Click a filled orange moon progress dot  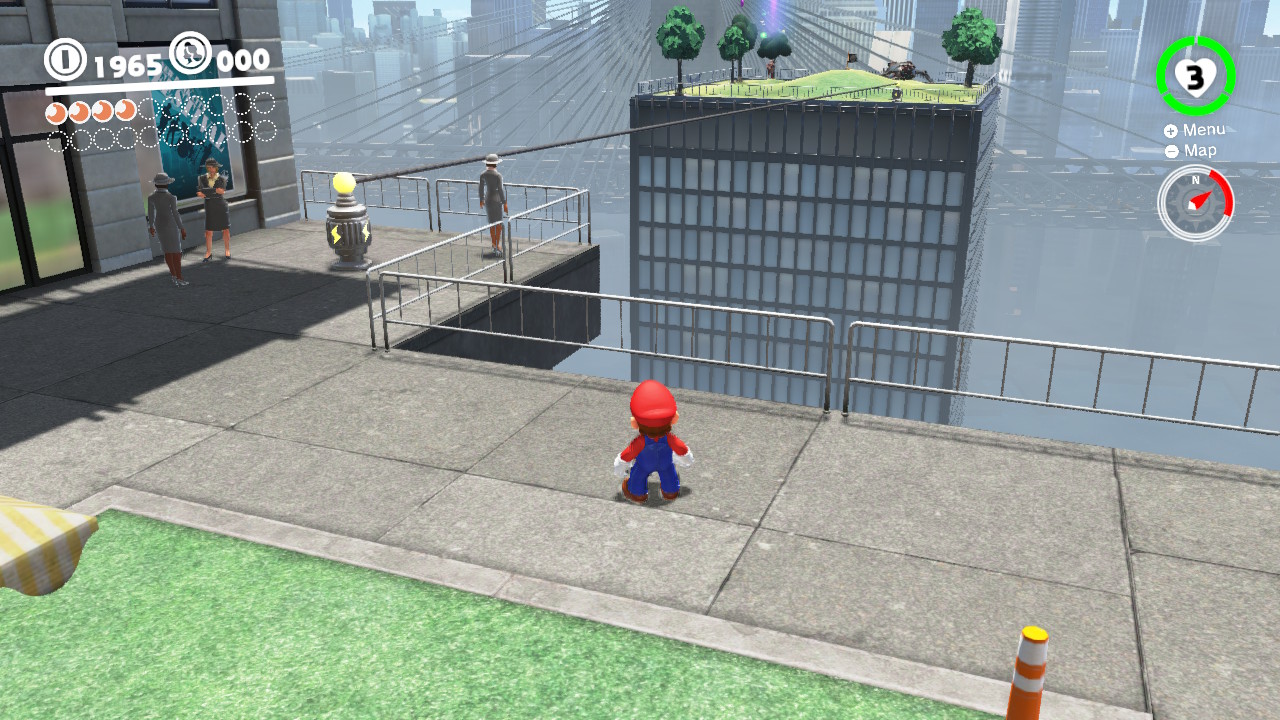click(x=54, y=111)
